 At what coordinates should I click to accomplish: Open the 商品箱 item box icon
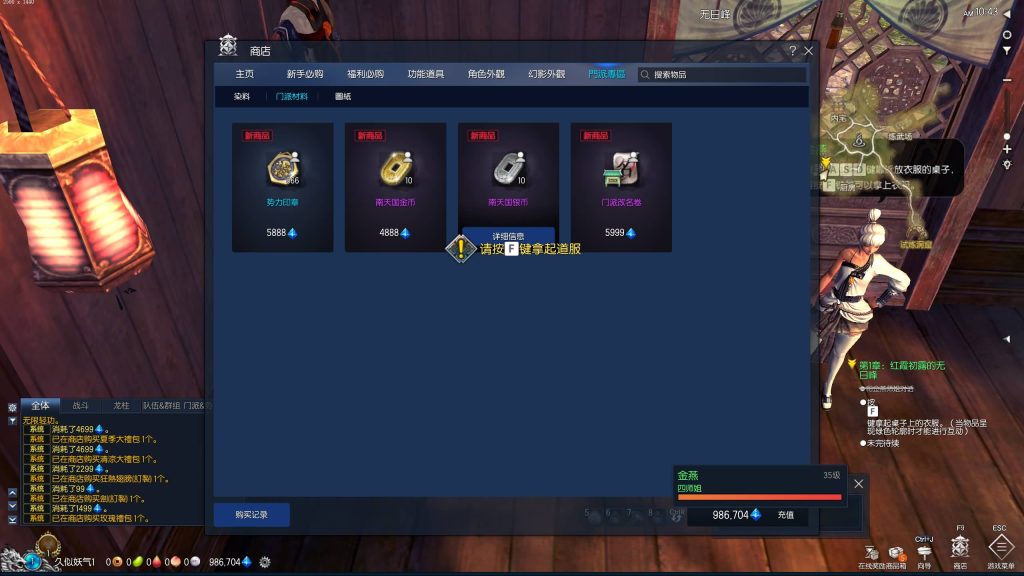point(893,553)
